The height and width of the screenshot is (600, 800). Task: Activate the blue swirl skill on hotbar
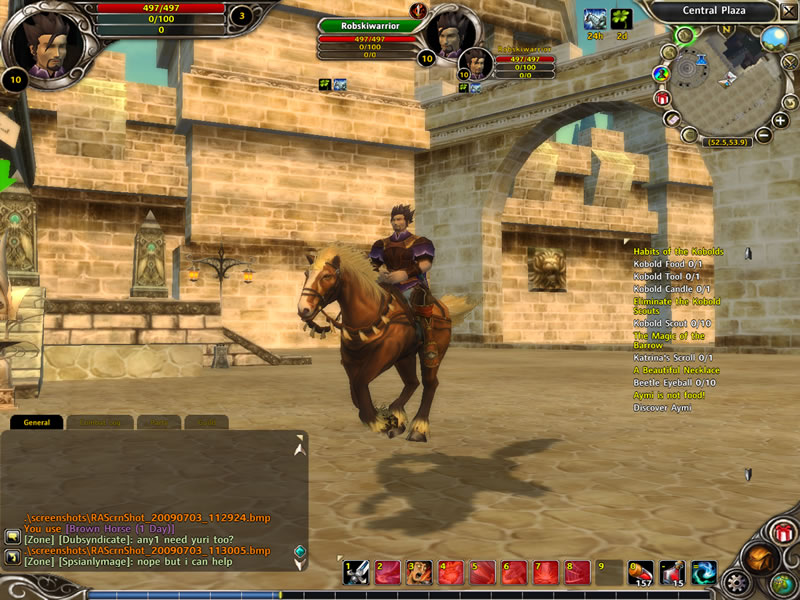pos(704,573)
